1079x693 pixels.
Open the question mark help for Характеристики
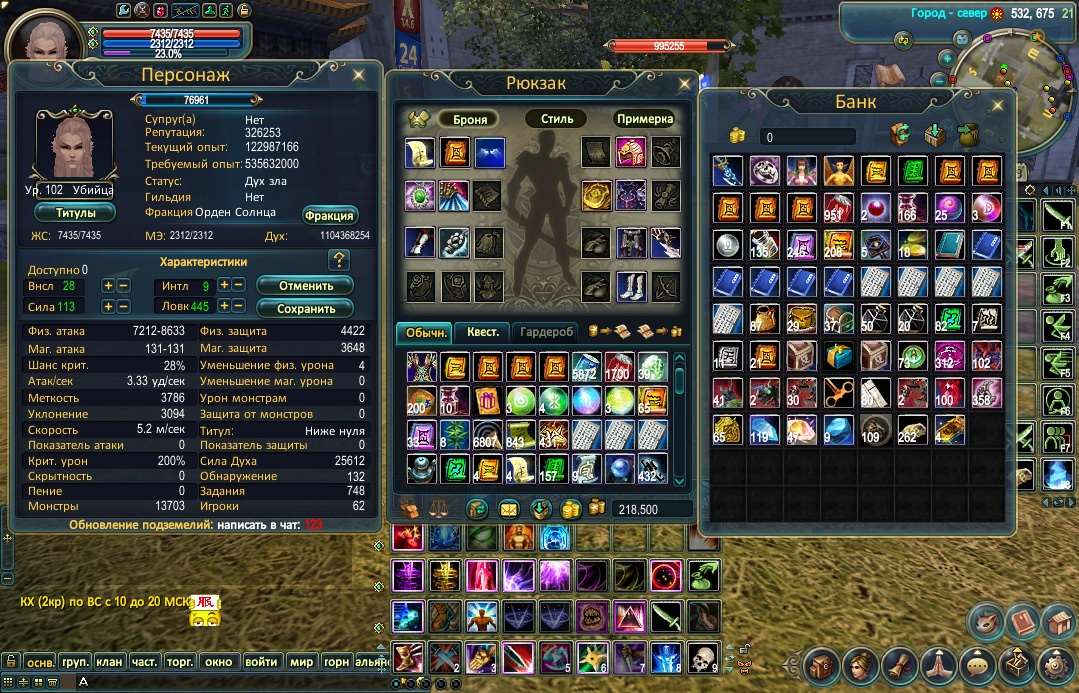point(338,261)
